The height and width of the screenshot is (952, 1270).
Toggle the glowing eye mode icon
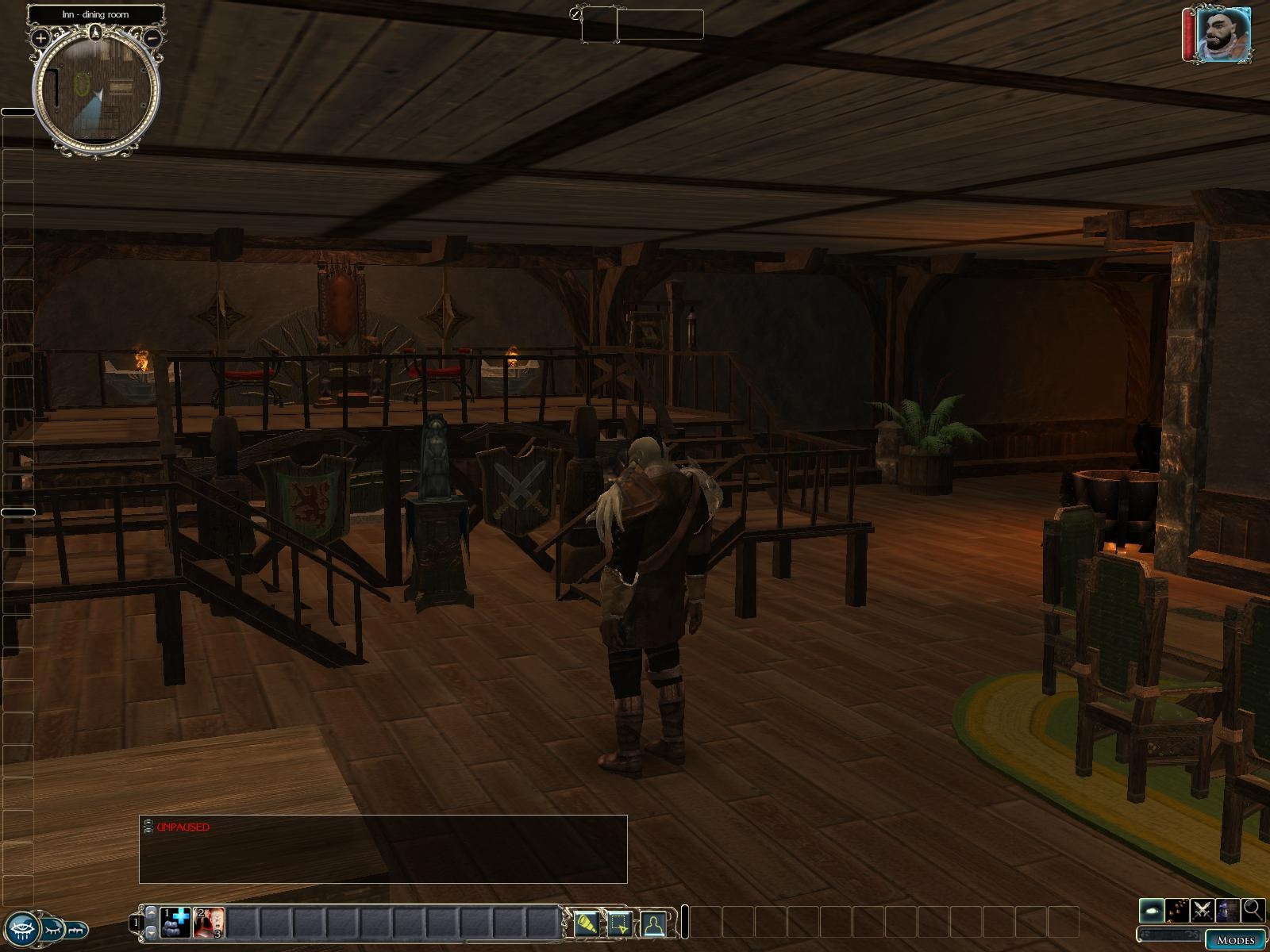click(1153, 909)
